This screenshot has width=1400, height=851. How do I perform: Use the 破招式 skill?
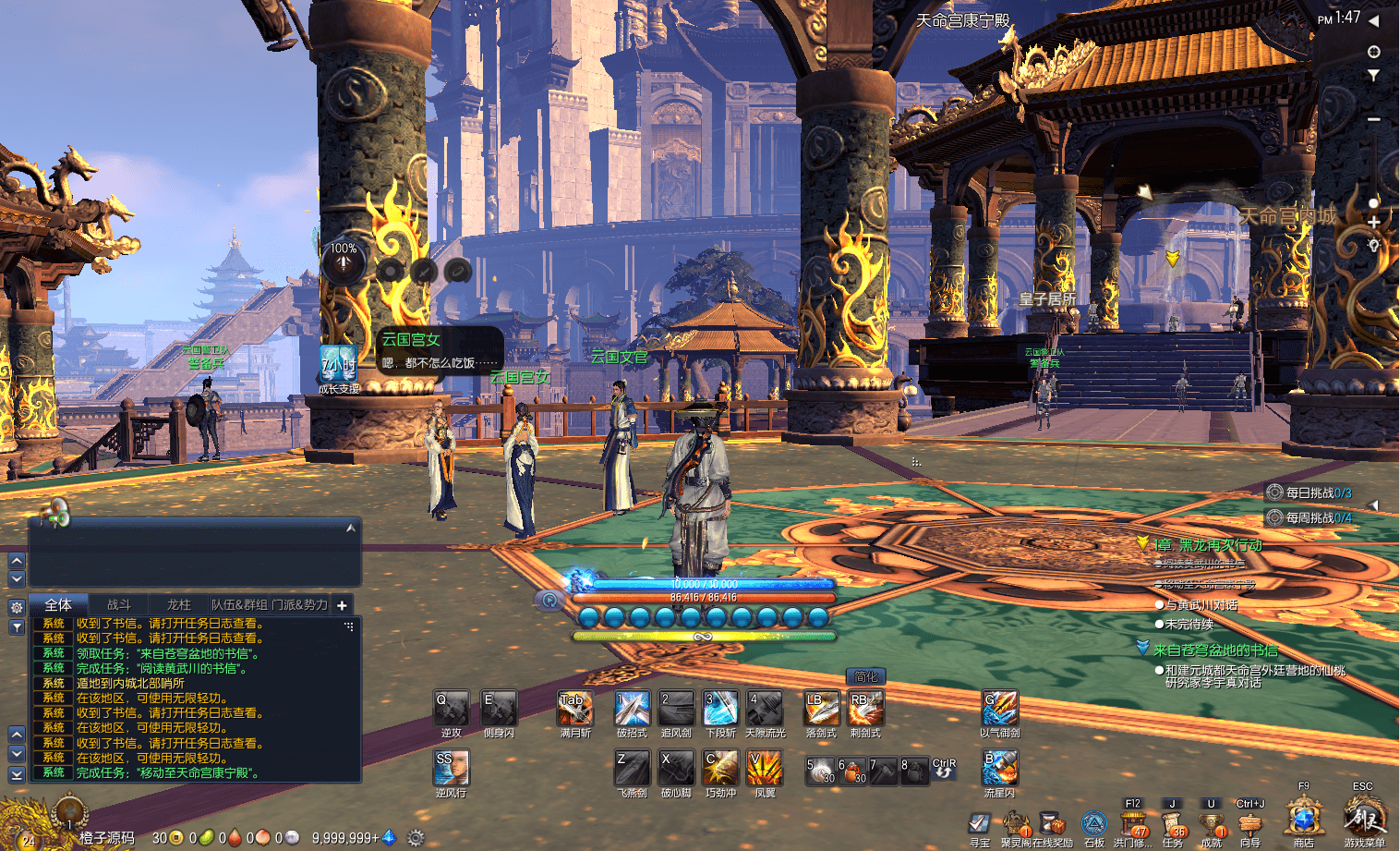[x=633, y=709]
